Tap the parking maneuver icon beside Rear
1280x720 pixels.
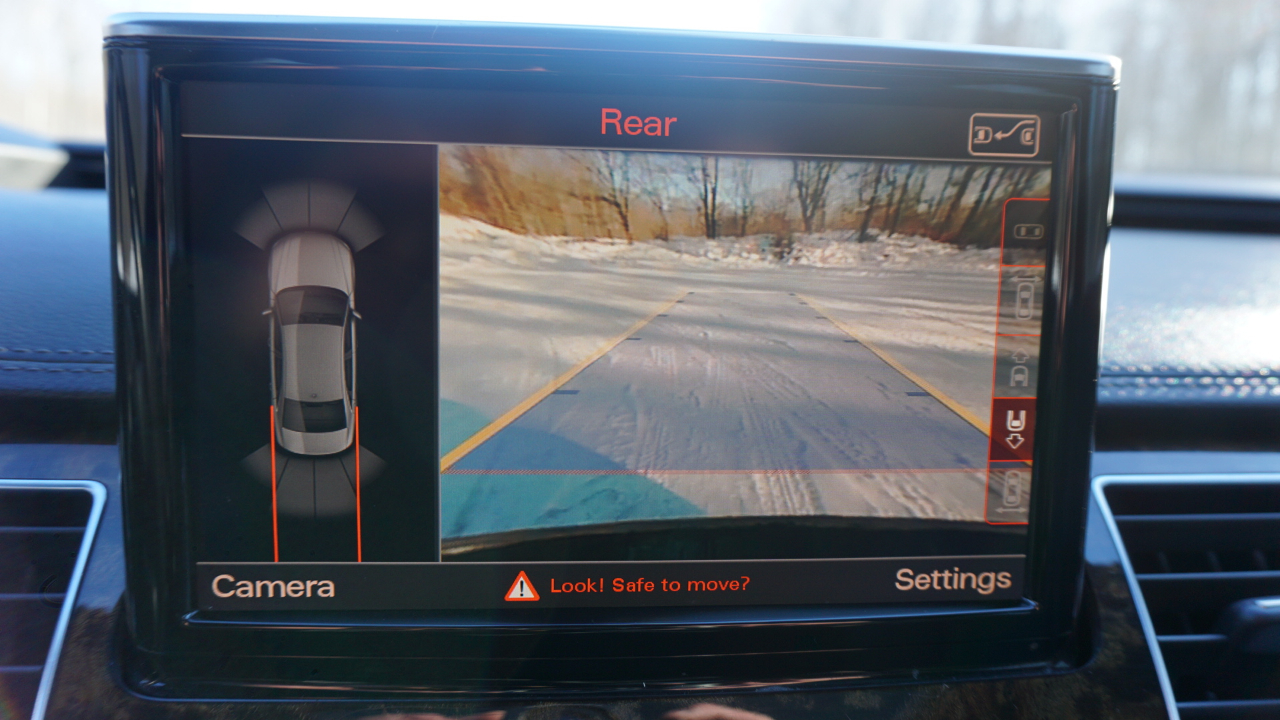pyautogui.click(x=1003, y=136)
